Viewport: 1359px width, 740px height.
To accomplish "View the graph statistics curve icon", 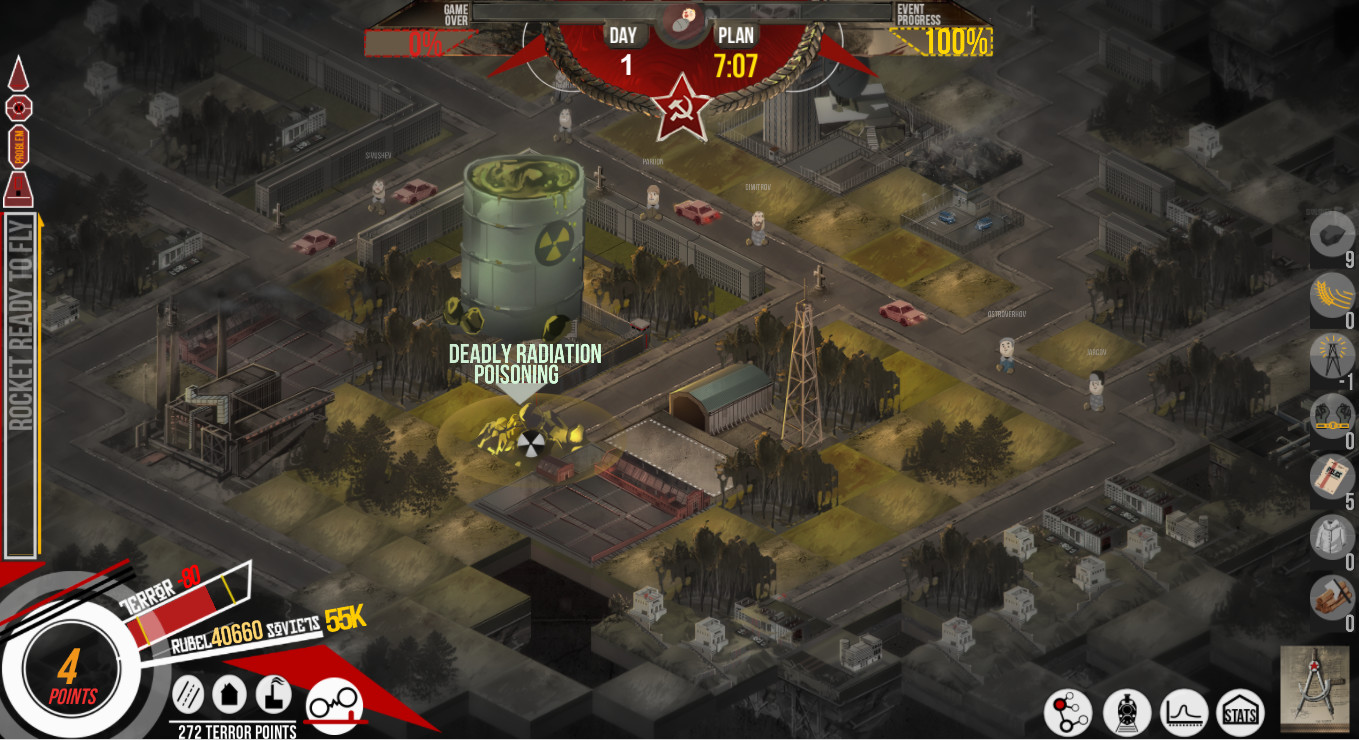I will tap(1185, 712).
